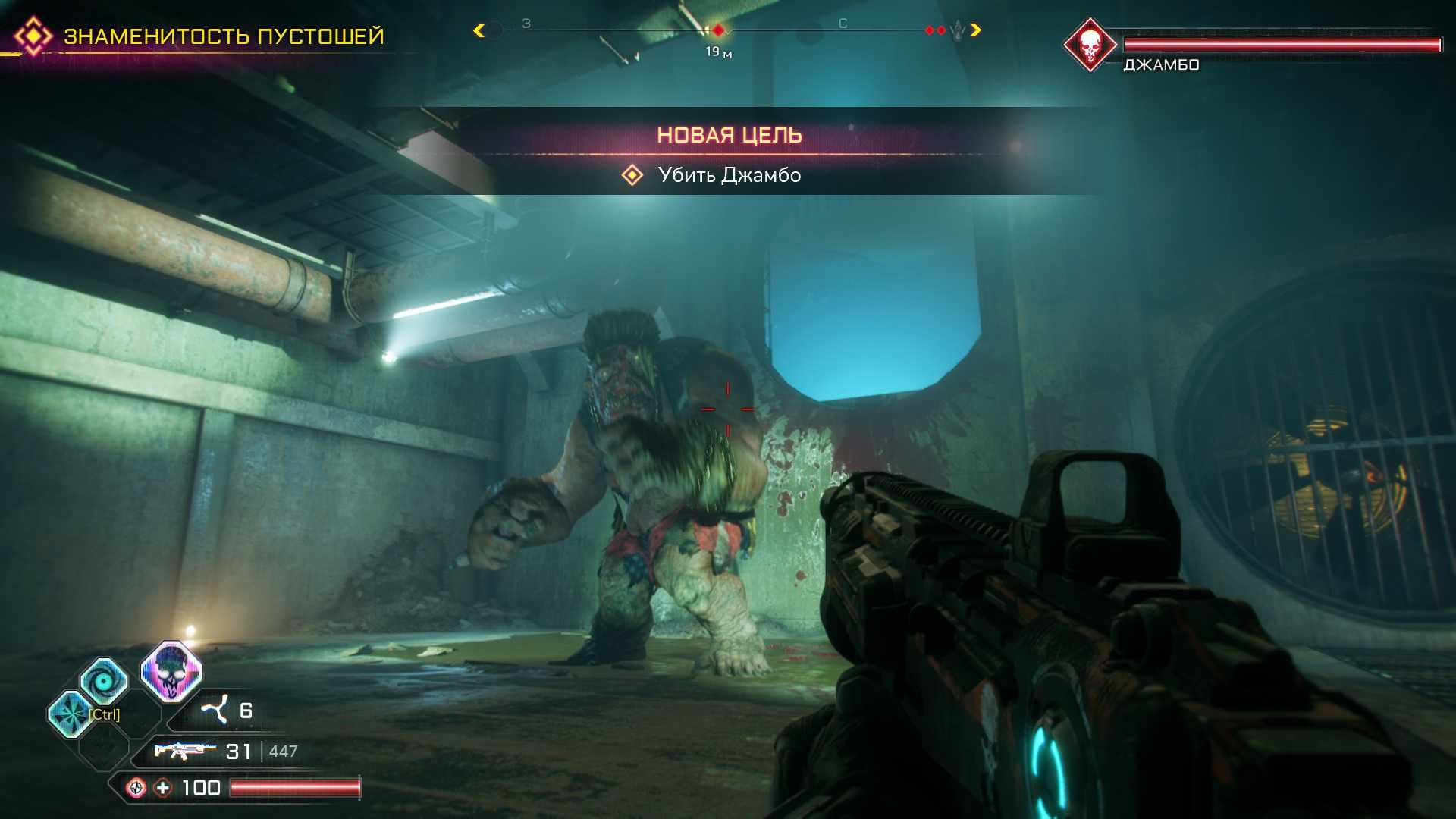
Task: Activate the swirling vortex ability icon
Action: click(104, 680)
